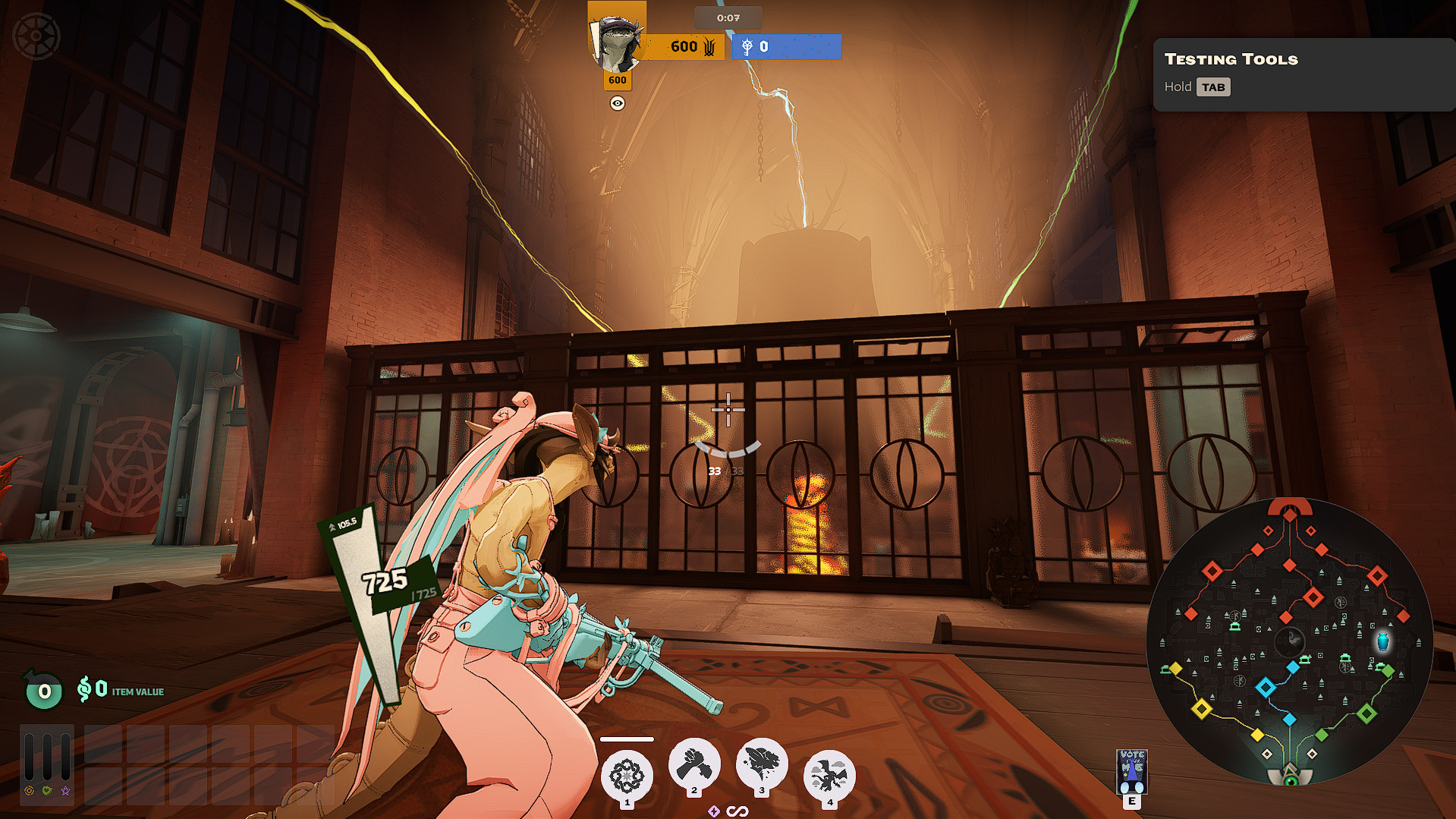The height and width of the screenshot is (819, 1456).
Task: Click the orange weapon stat icon
Action: (x=29, y=791)
